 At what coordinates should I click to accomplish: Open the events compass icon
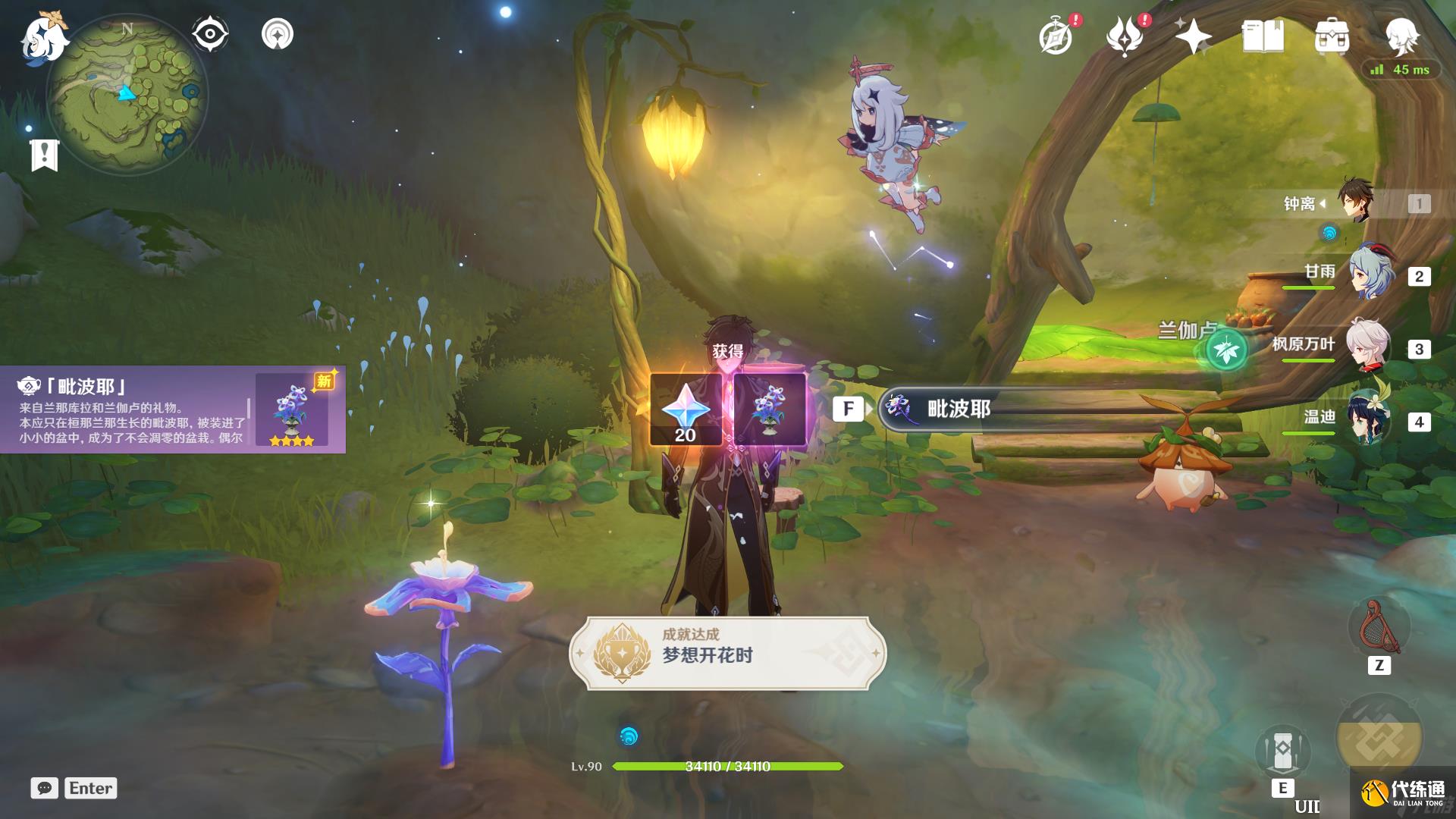pos(1056,36)
